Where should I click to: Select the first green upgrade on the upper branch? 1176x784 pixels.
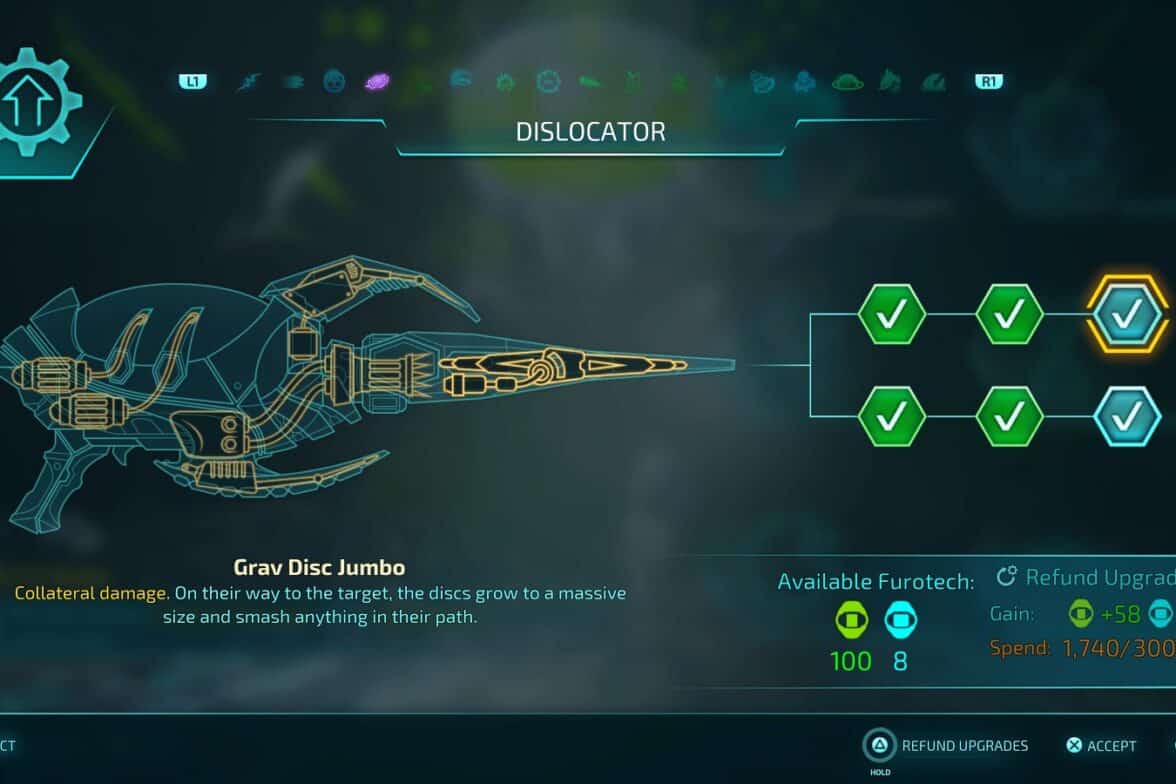pos(892,314)
